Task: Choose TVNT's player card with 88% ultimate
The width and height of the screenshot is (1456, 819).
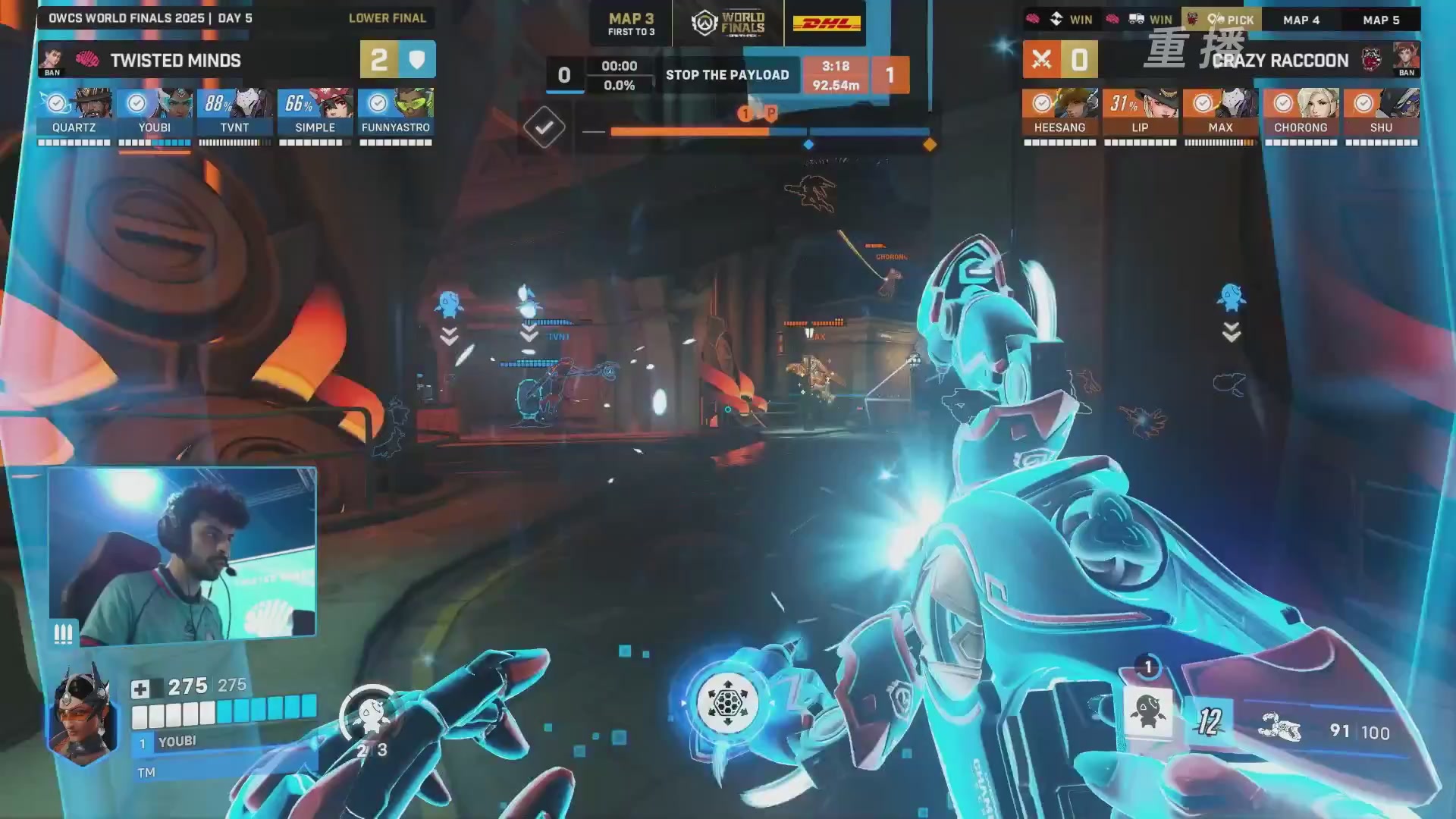Action: [235, 112]
